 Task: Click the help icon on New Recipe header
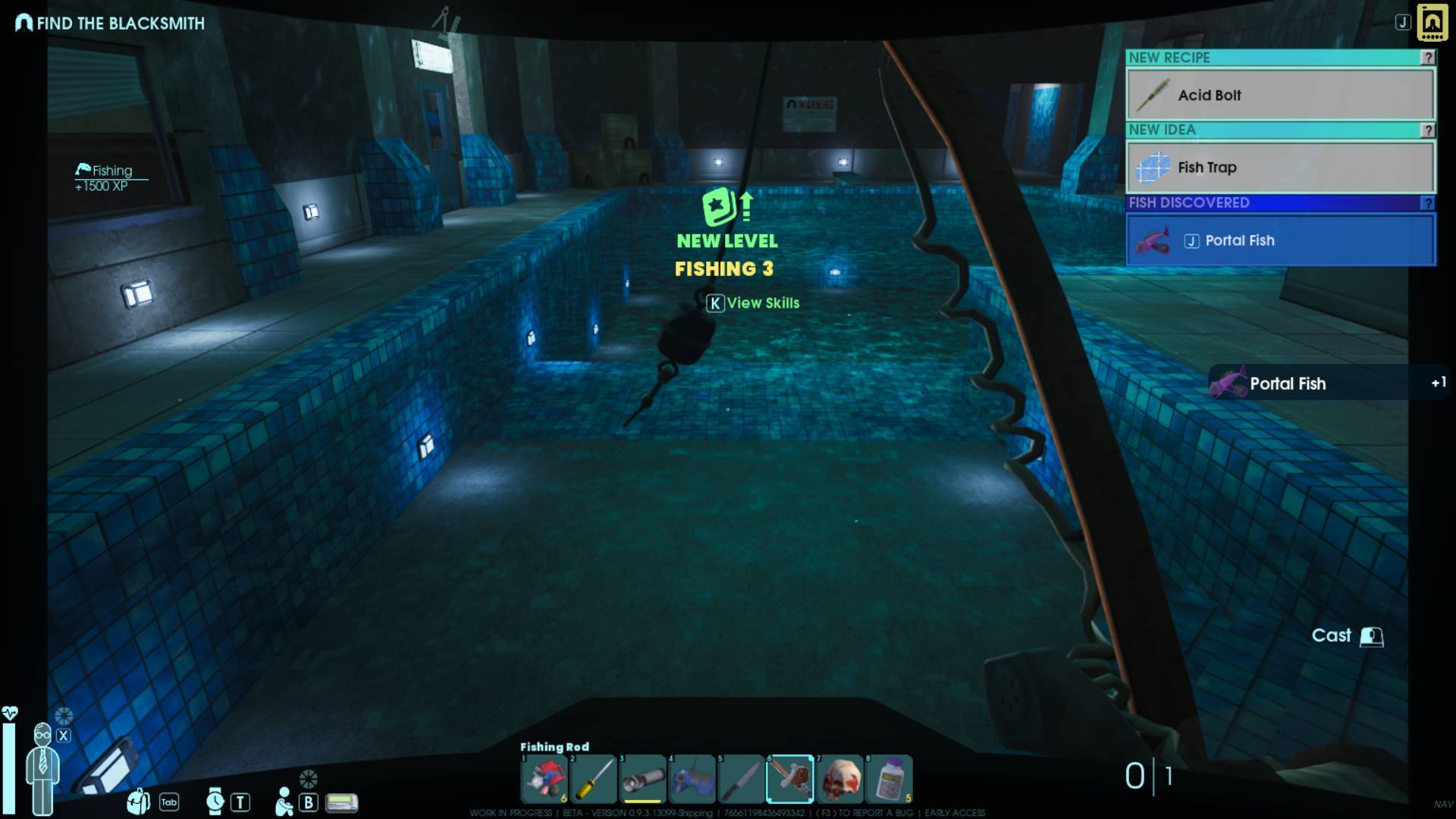[1427, 58]
